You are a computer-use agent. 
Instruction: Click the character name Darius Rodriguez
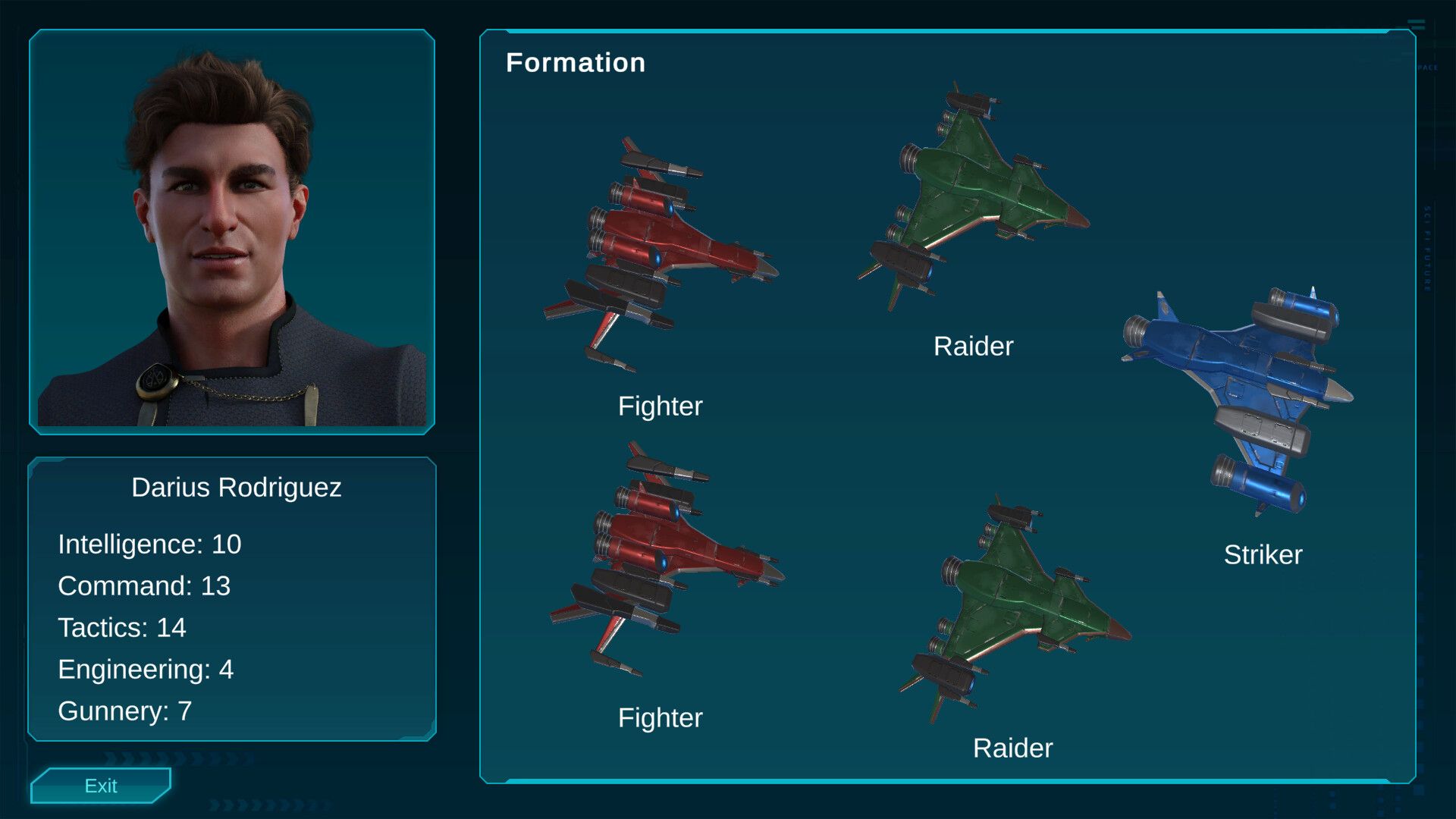point(237,488)
